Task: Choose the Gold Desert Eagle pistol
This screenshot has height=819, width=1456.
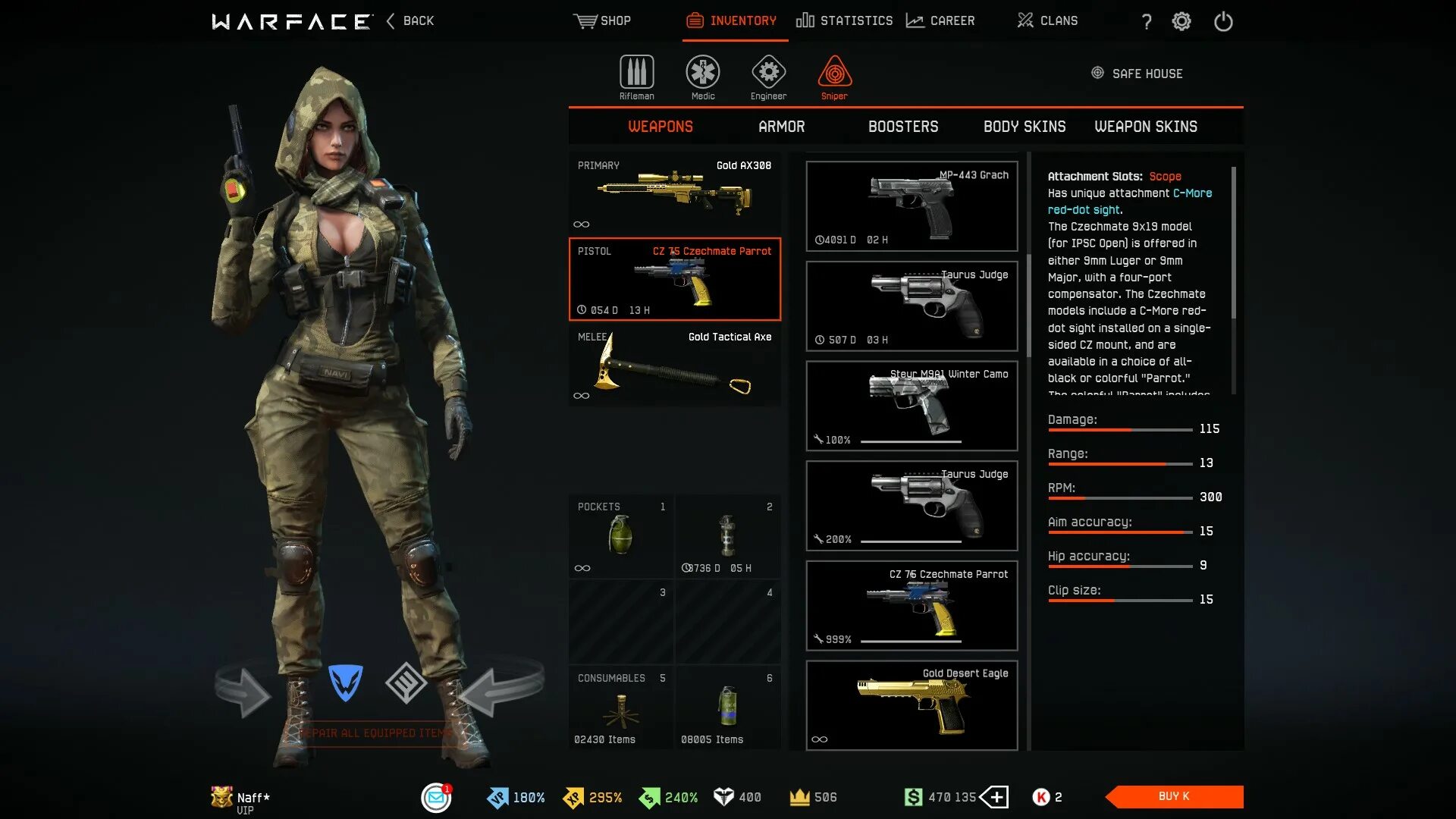Action: coord(912,705)
